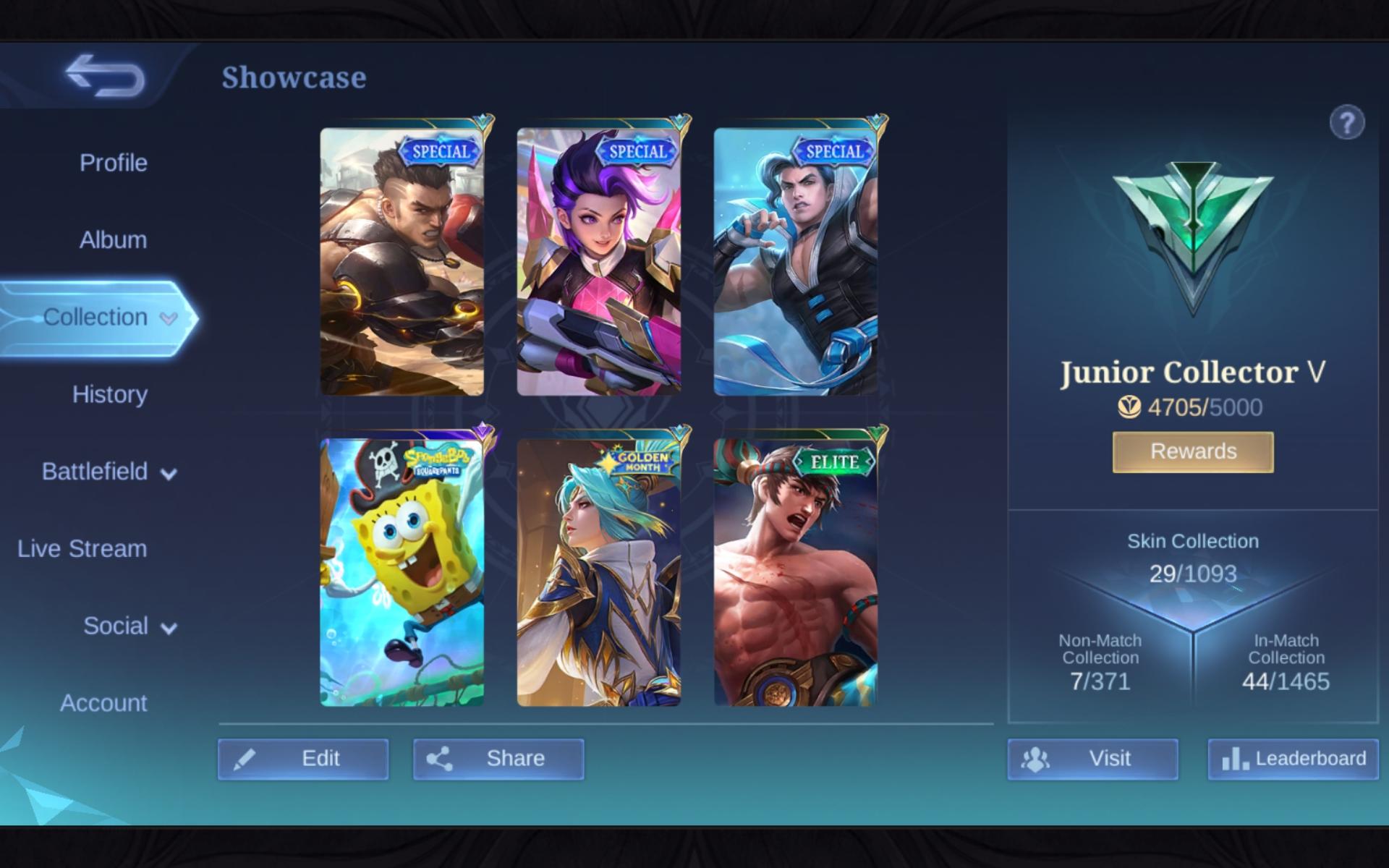
Task: Click the 4705/5000 collector progress indicator
Action: point(1192,407)
